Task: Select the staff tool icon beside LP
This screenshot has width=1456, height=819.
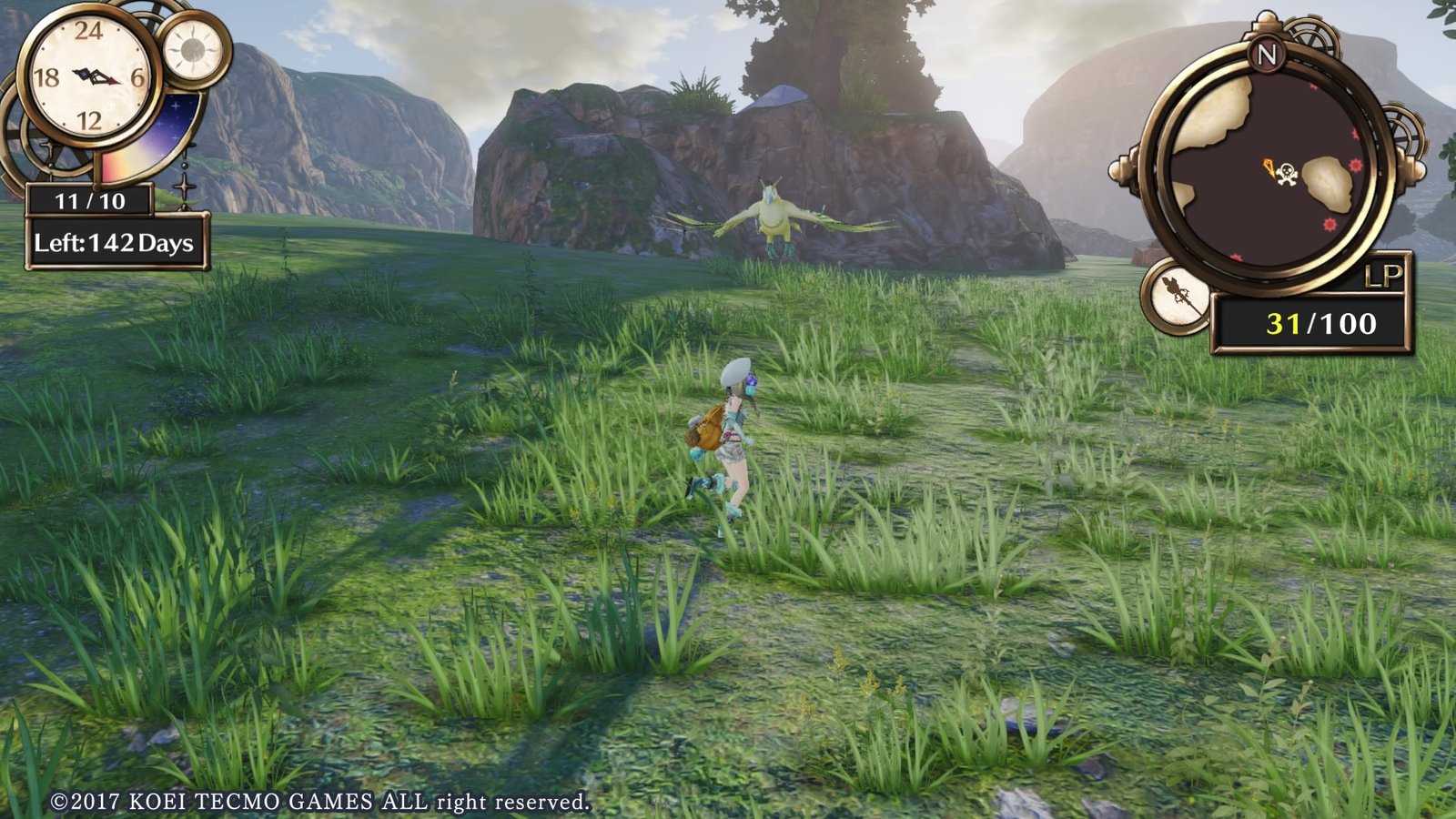Action: pos(1176,296)
